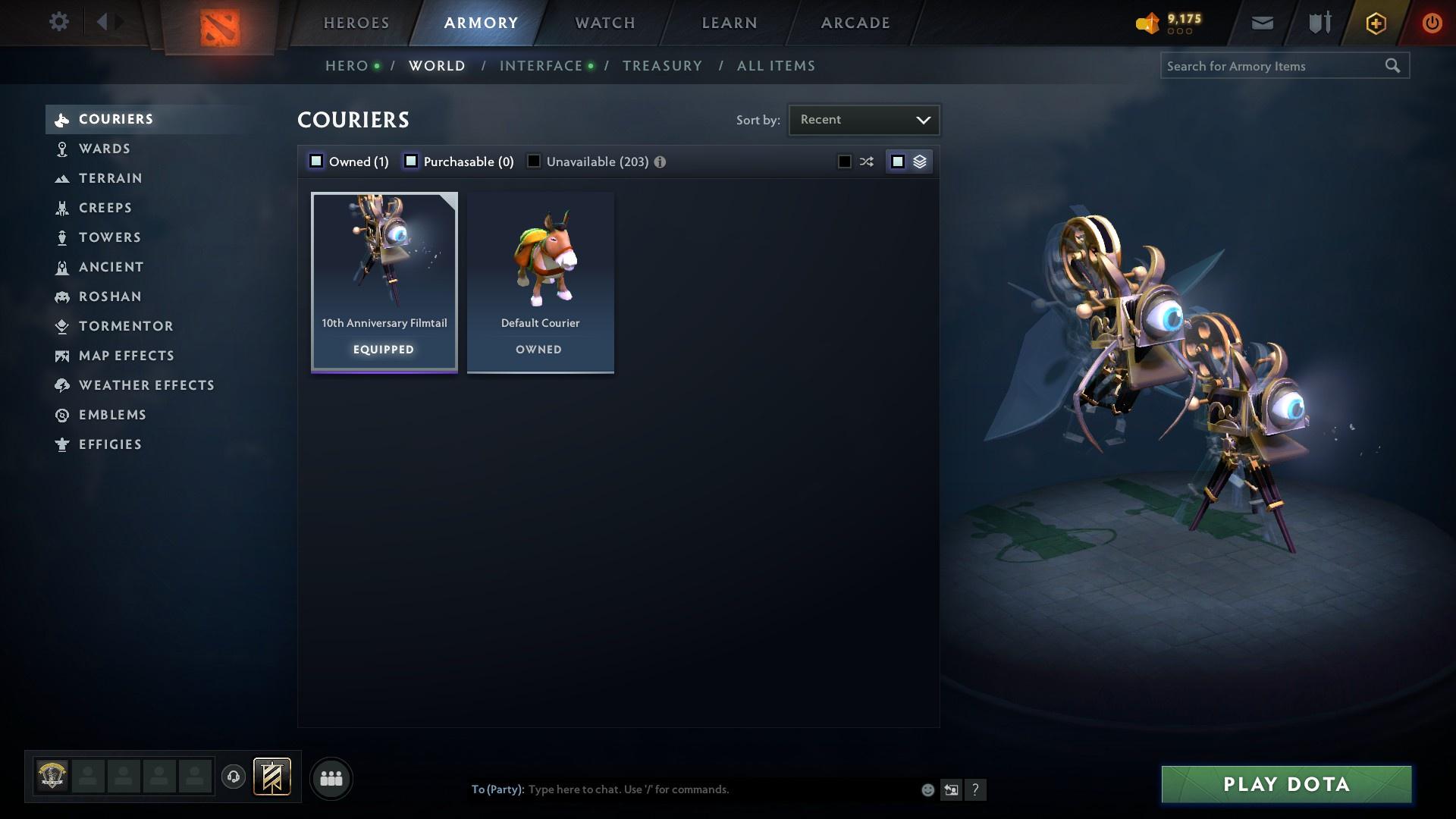1456x819 pixels.
Task: Click the mail envelope icon in the top bar
Action: tap(1262, 22)
